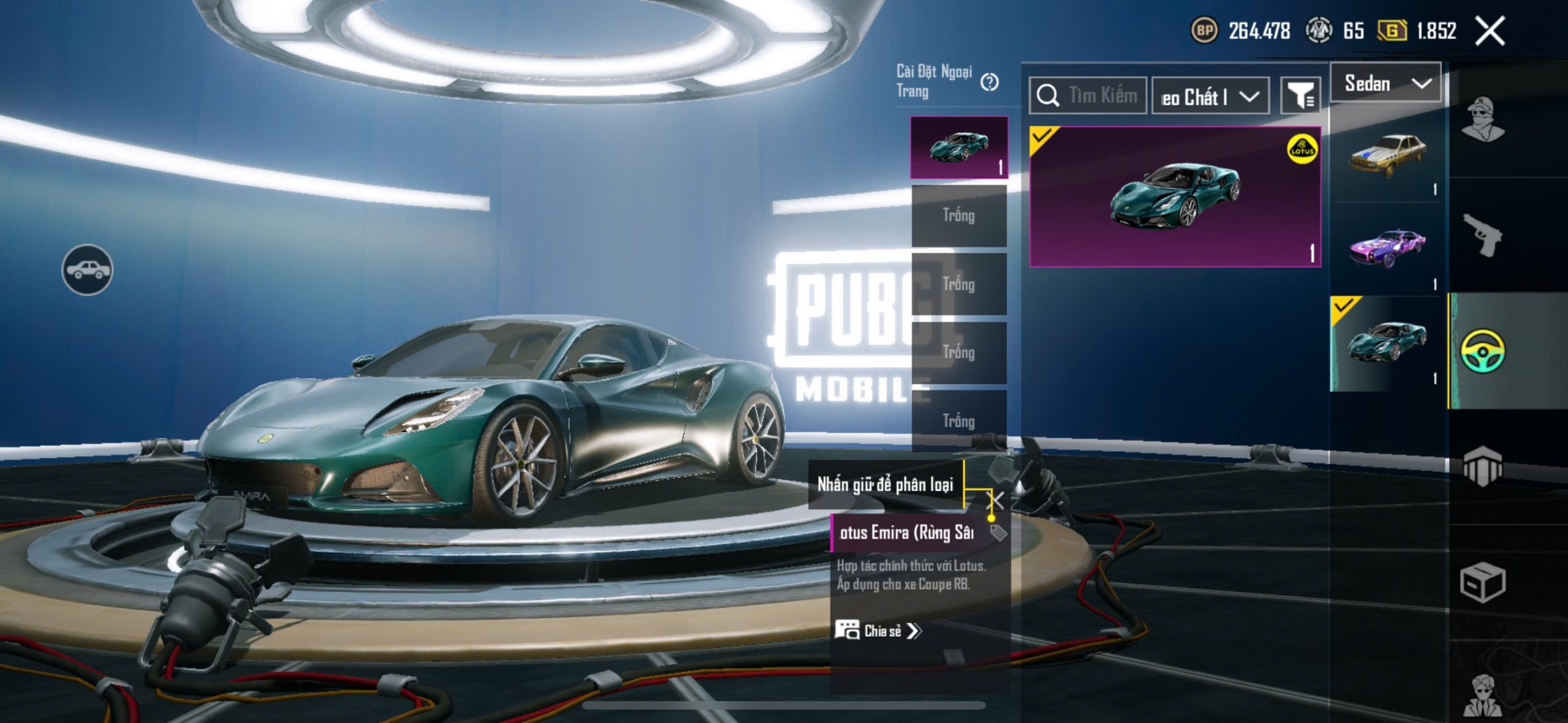Click the tag icon beside Lotus Emira name
Viewport: 1568px width, 723px height.
pyautogui.click(x=998, y=533)
